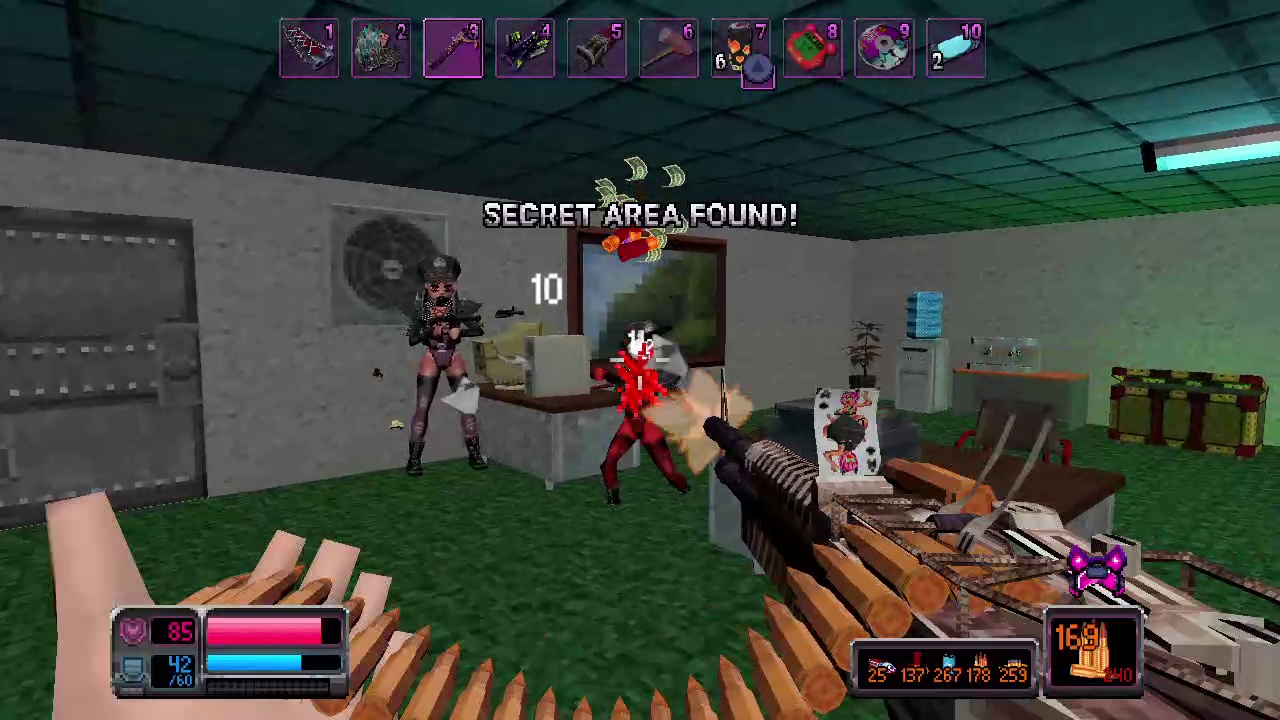Toggle the shield emblem on the health panel

pos(133,628)
